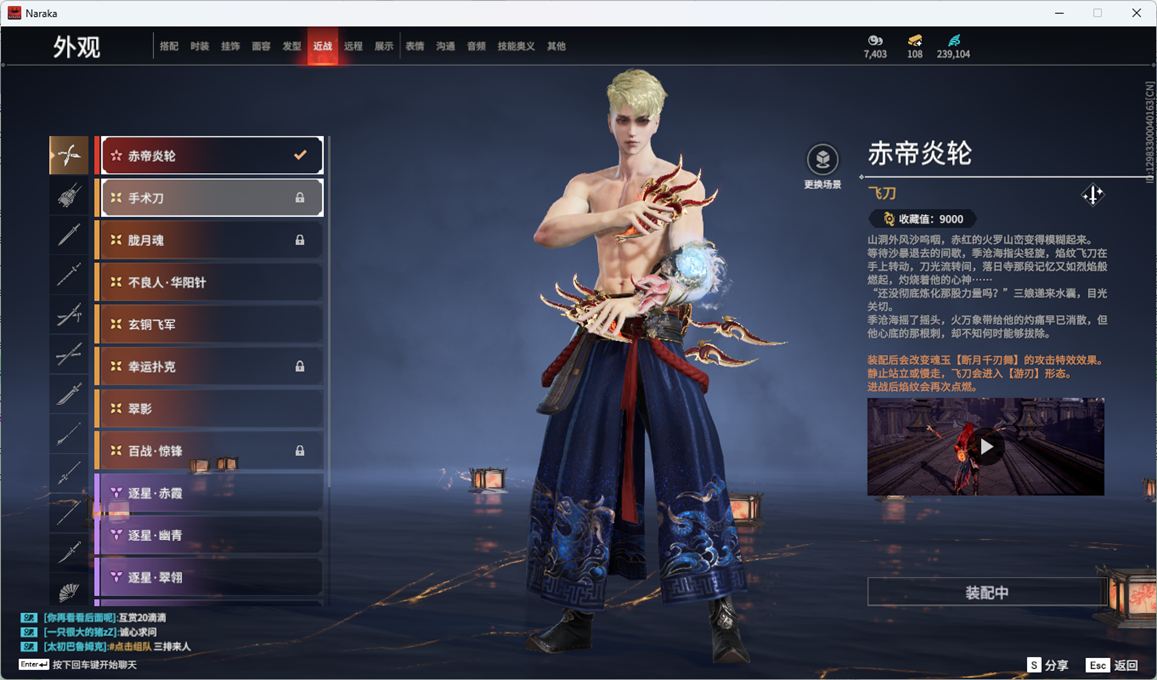Switch to the 远程 (ranged) tab
1157x680 pixels.
tap(353, 46)
